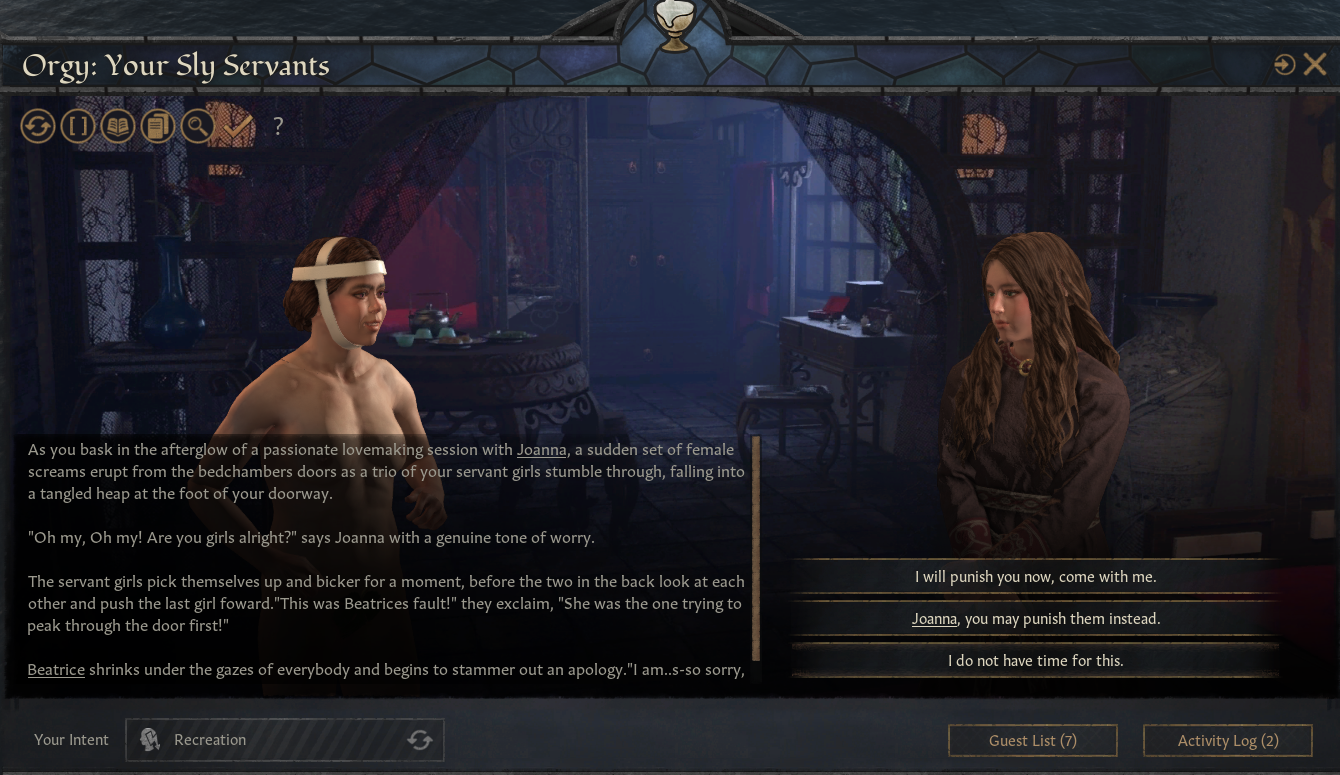1340x775 pixels.
Task: Click the copy event text icon
Action: [158, 126]
